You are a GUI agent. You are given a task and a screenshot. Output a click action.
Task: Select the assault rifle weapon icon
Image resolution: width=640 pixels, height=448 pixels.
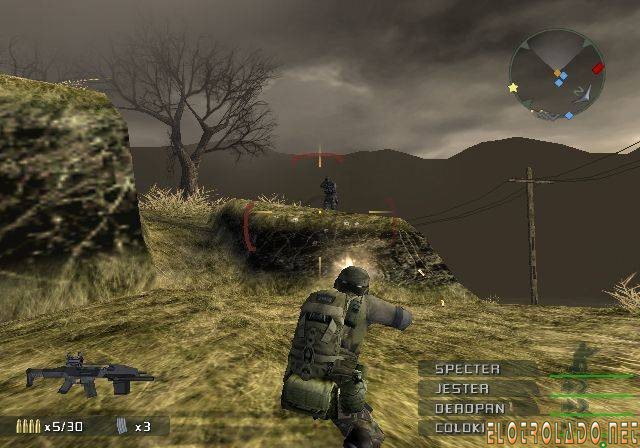87,375
